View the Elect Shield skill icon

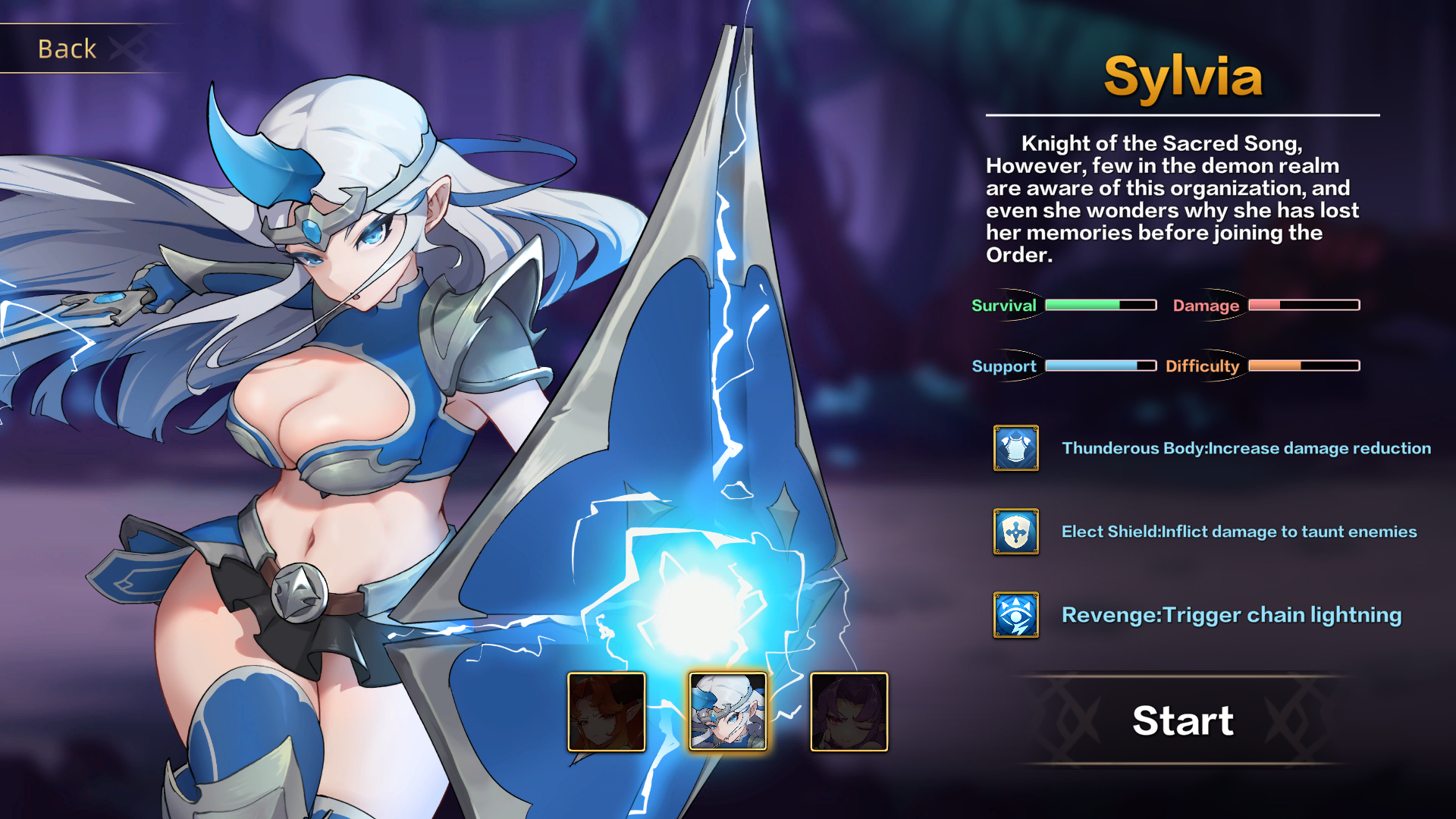(1016, 532)
